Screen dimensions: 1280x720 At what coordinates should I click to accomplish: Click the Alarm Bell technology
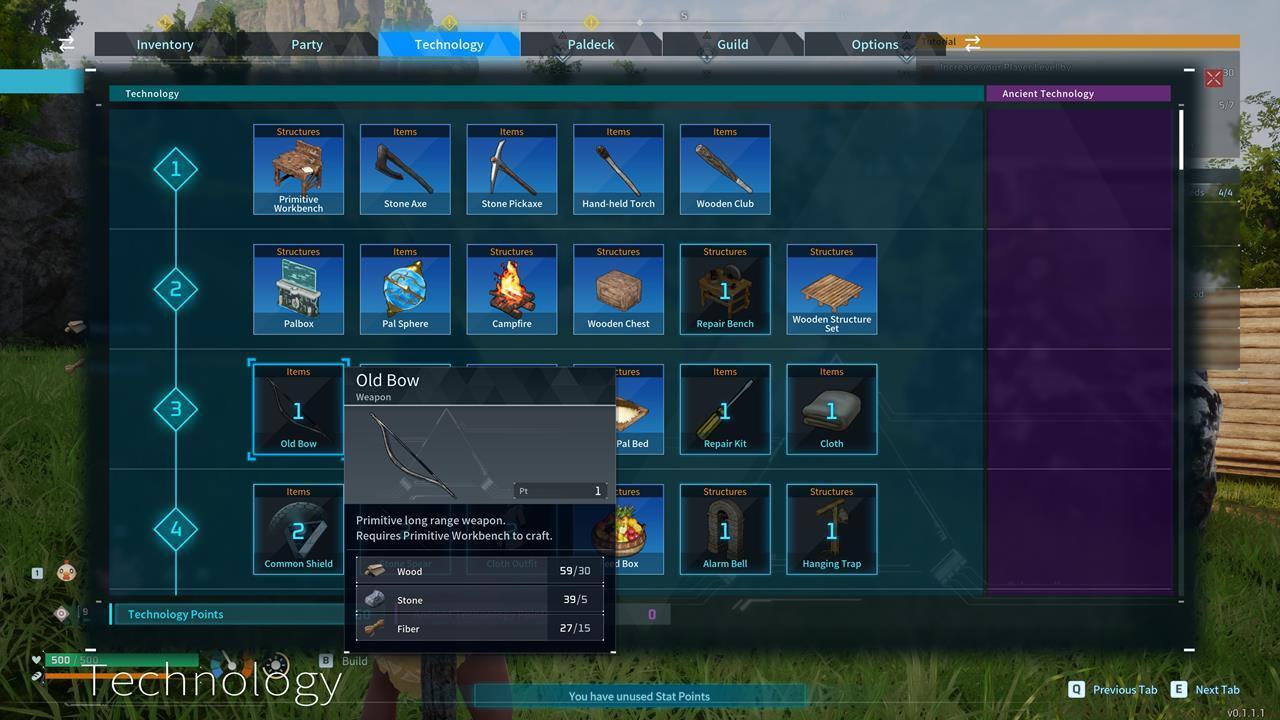725,528
